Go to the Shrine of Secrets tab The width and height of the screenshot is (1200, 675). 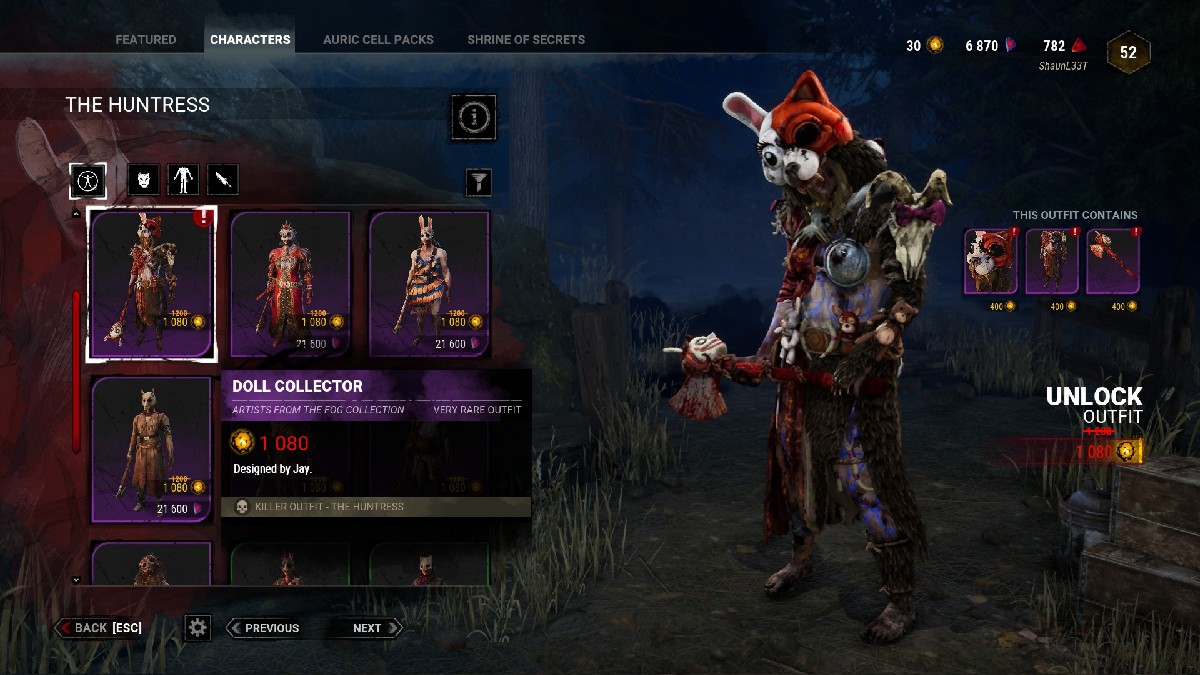[526, 40]
